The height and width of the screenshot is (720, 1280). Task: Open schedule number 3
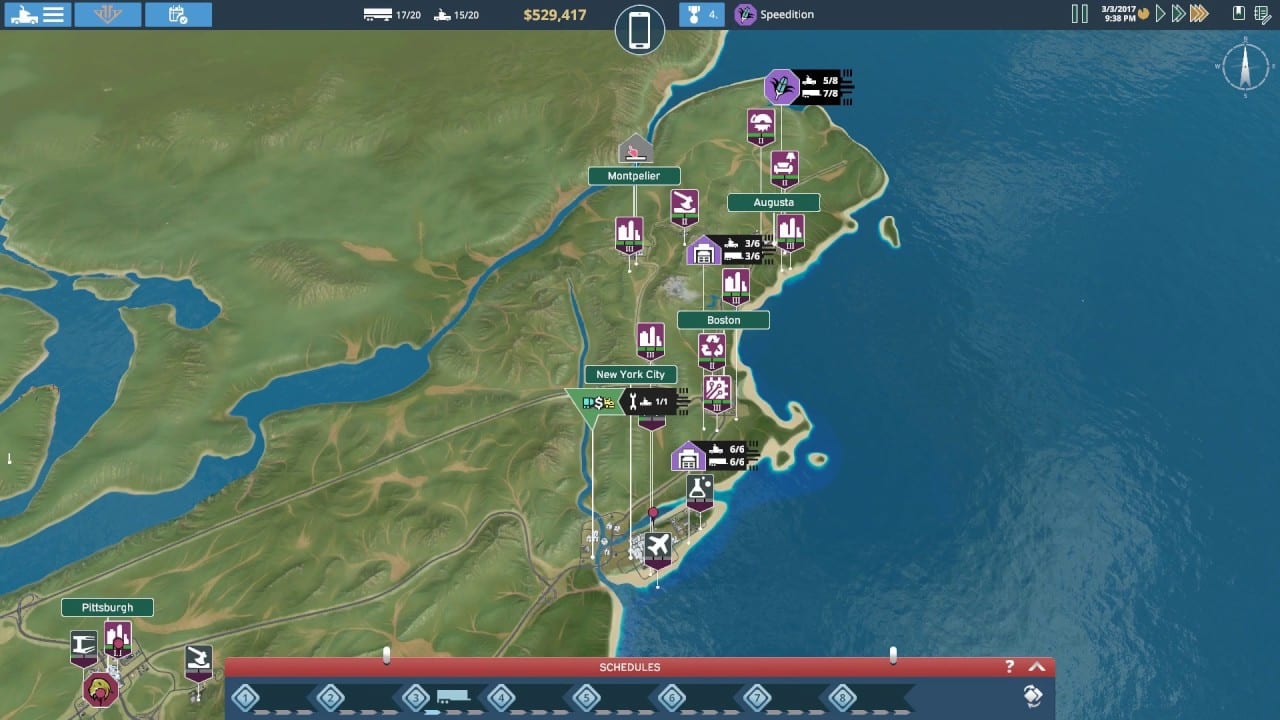[x=415, y=697]
